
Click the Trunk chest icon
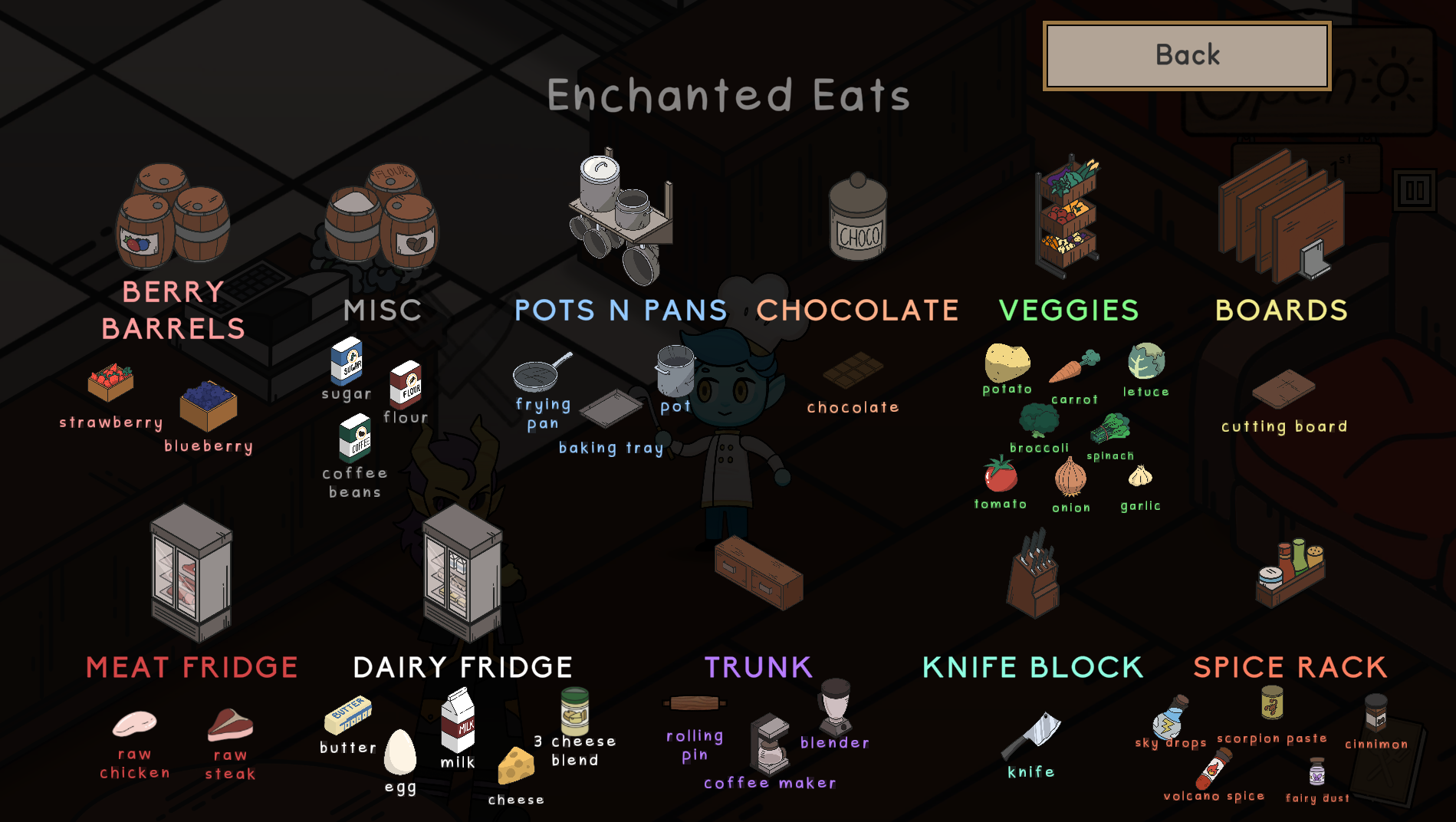[758, 572]
